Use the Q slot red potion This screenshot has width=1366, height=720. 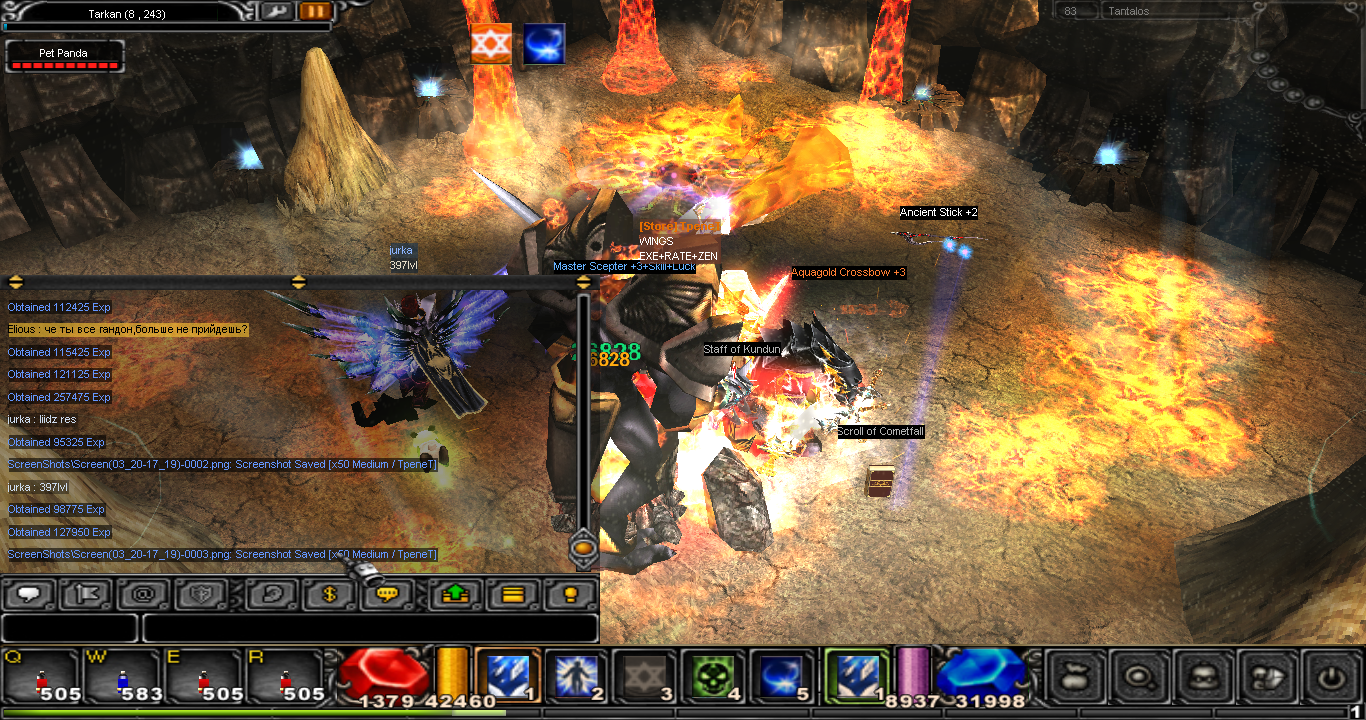pos(42,677)
